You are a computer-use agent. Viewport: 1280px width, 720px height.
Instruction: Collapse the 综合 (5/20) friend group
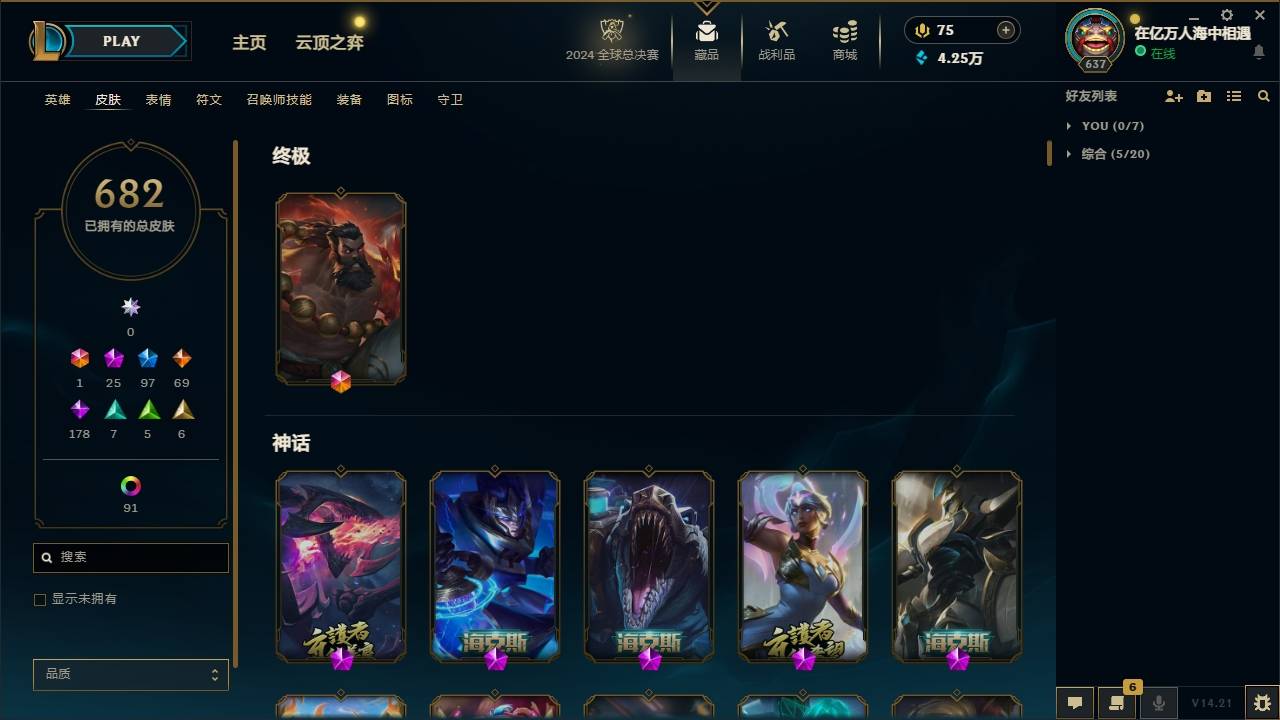1069,154
